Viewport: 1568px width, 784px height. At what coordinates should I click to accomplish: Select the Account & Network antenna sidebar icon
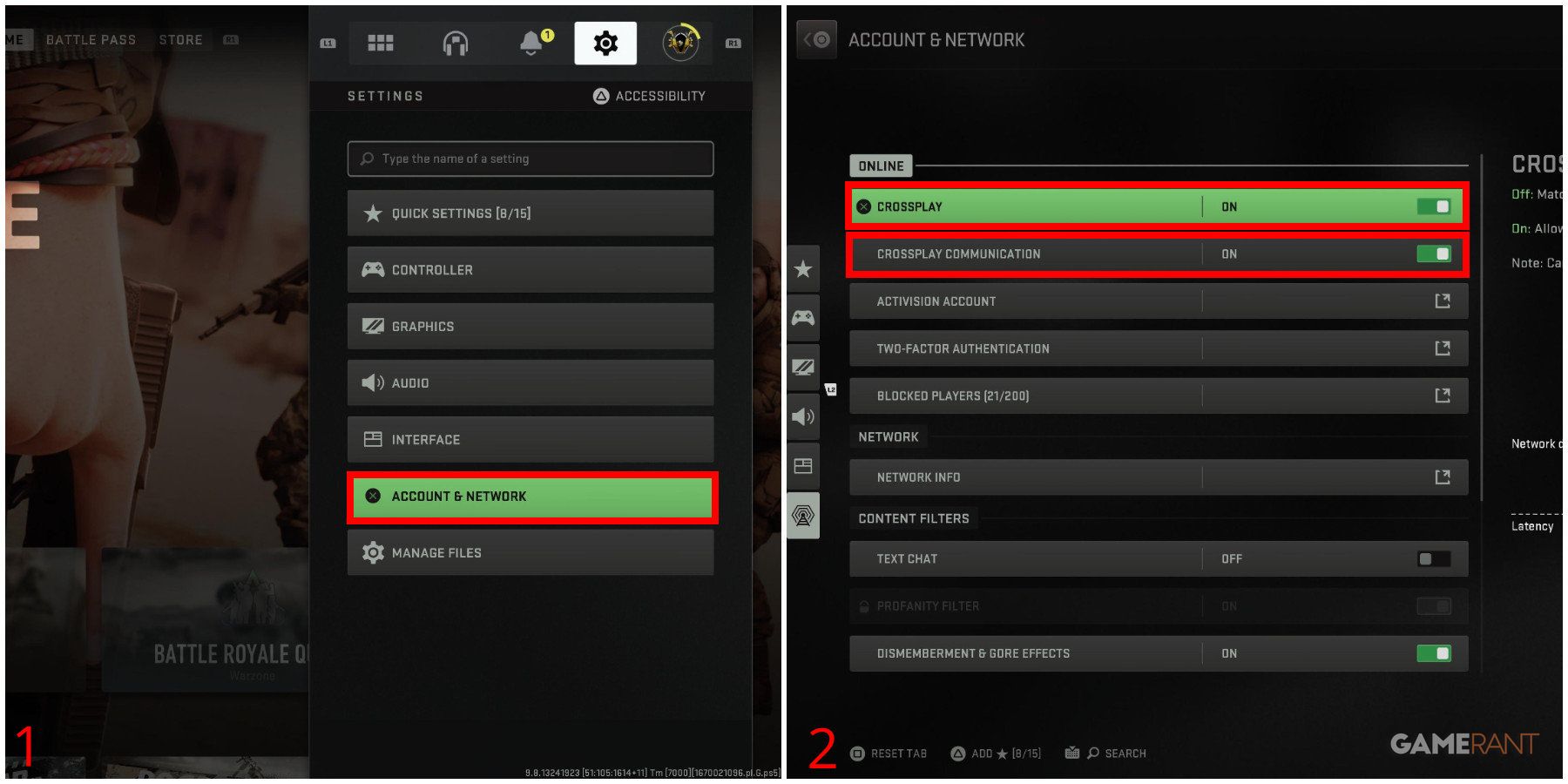802,516
